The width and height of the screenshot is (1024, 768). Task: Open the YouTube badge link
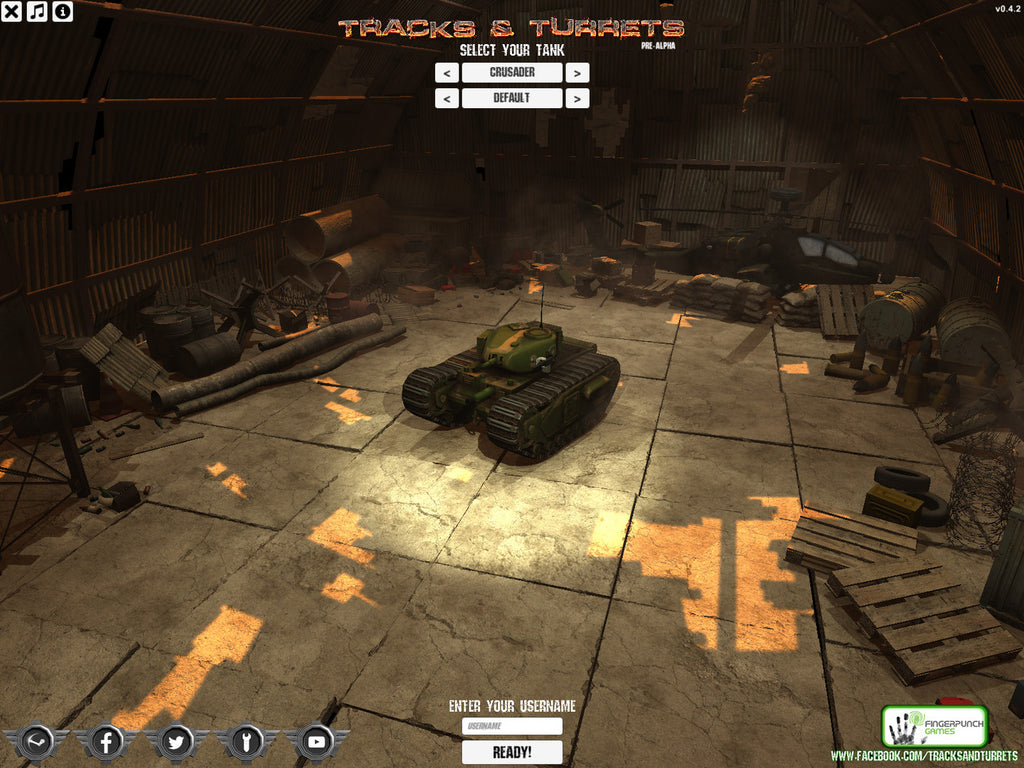[317, 742]
